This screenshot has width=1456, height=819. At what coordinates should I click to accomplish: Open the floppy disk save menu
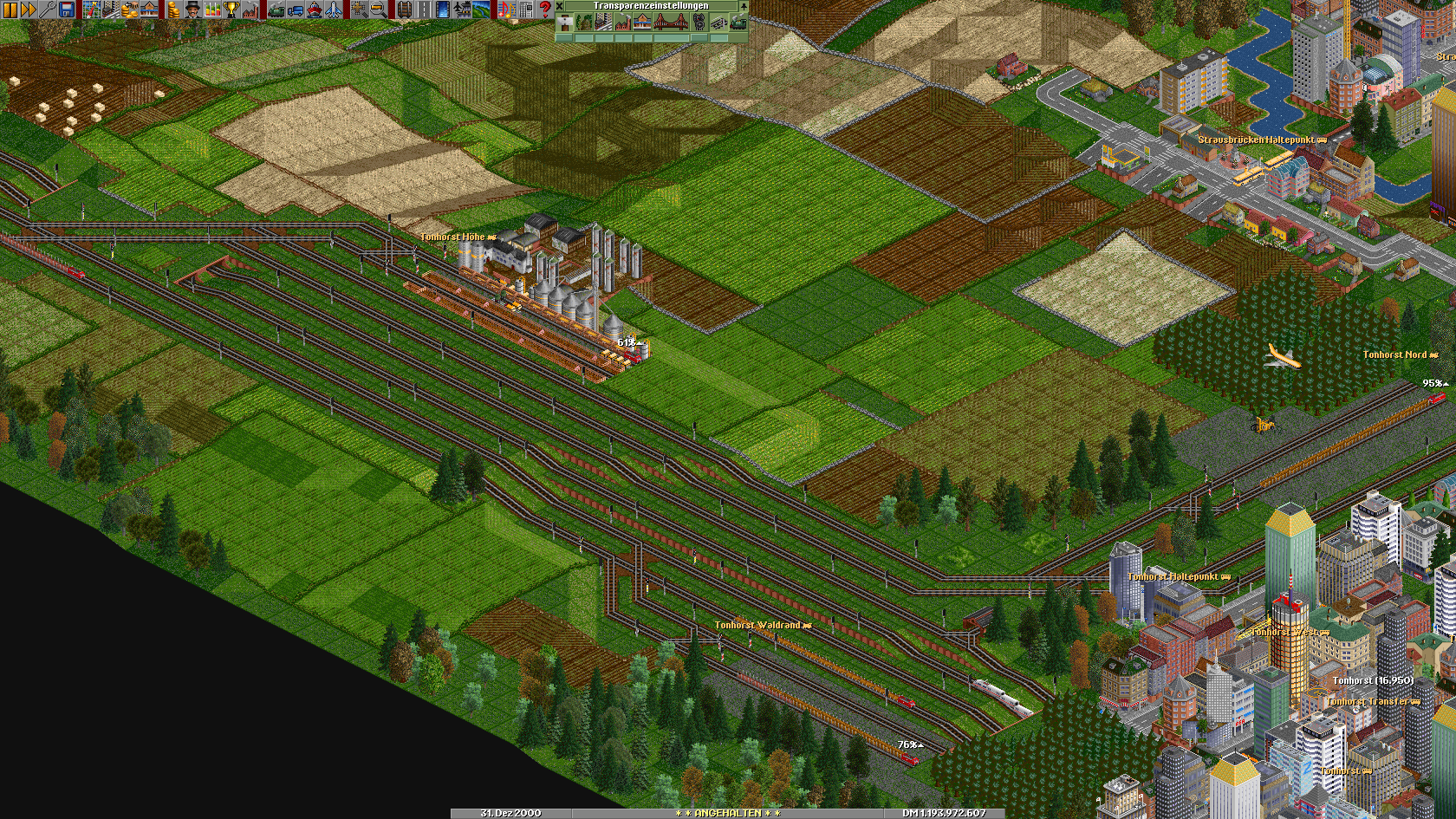pos(66,10)
